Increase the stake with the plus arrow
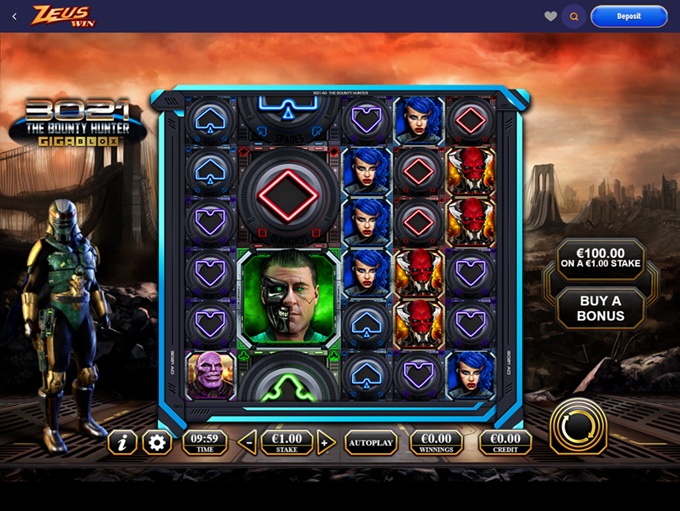Image resolution: width=680 pixels, height=511 pixels. coord(325,442)
